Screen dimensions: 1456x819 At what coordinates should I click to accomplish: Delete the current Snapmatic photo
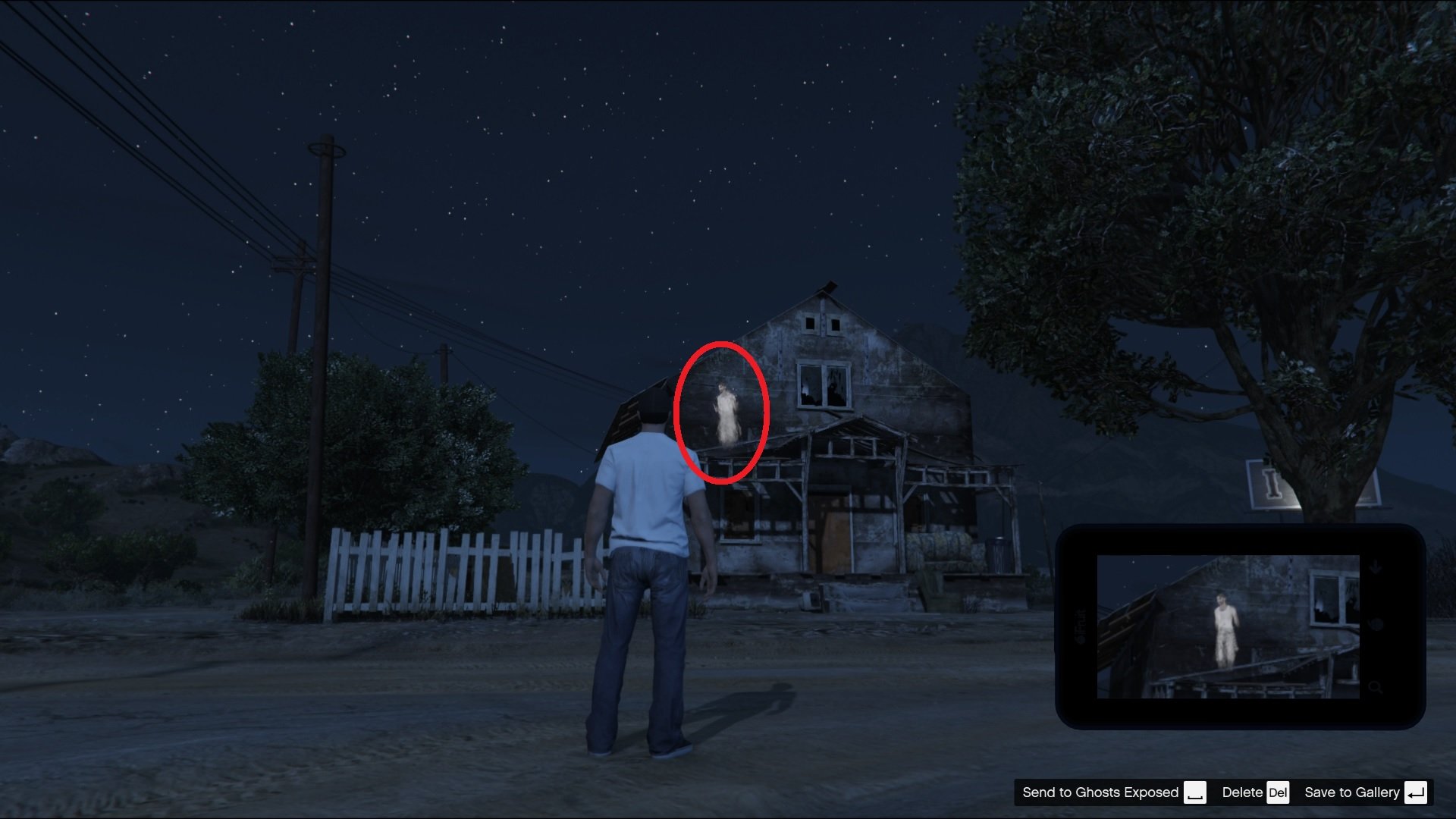(1241, 792)
